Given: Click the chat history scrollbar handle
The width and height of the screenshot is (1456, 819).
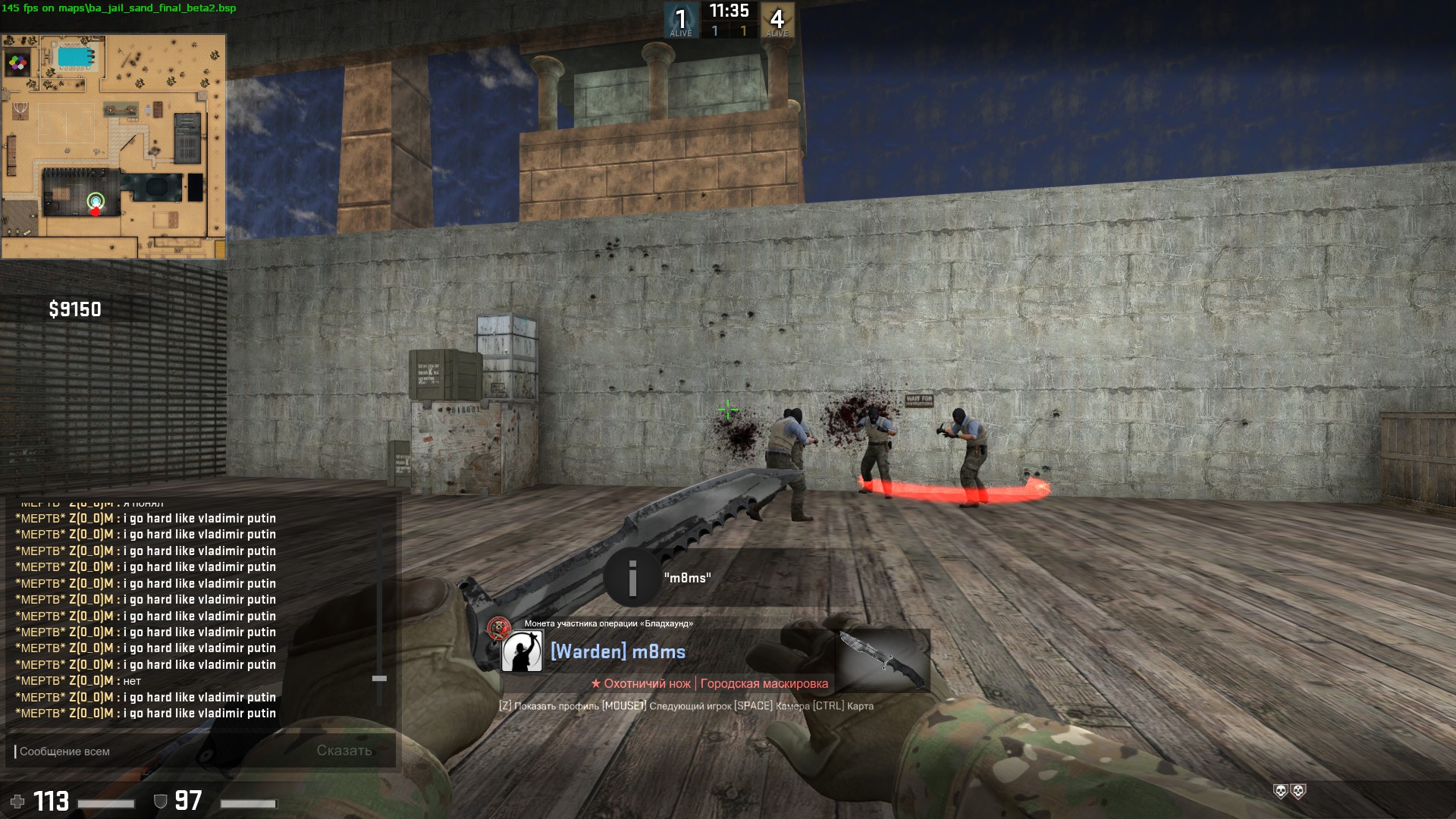Looking at the screenshot, I should pyautogui.click(x=379, y=678).
